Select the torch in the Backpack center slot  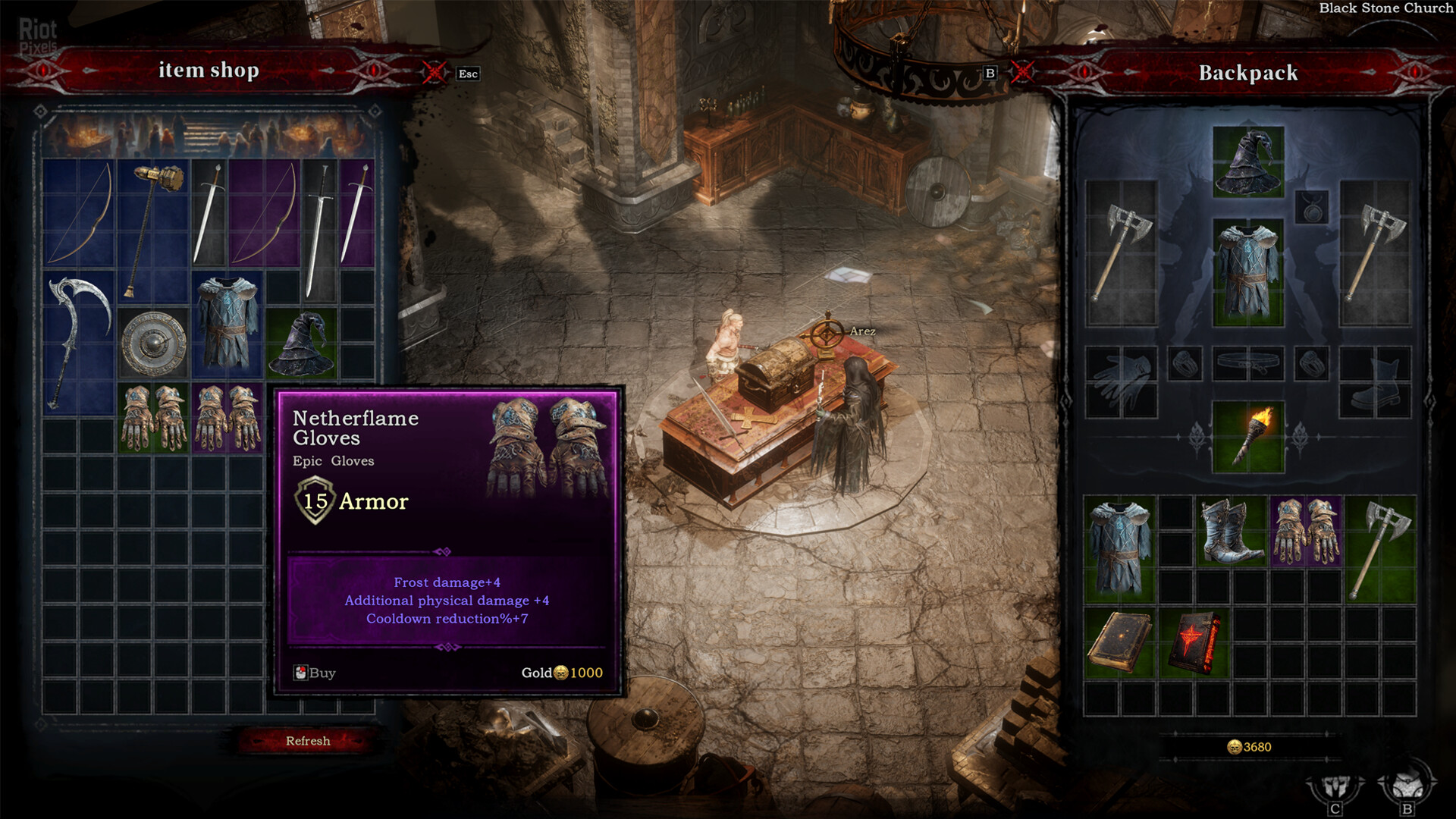[1247, 436]
